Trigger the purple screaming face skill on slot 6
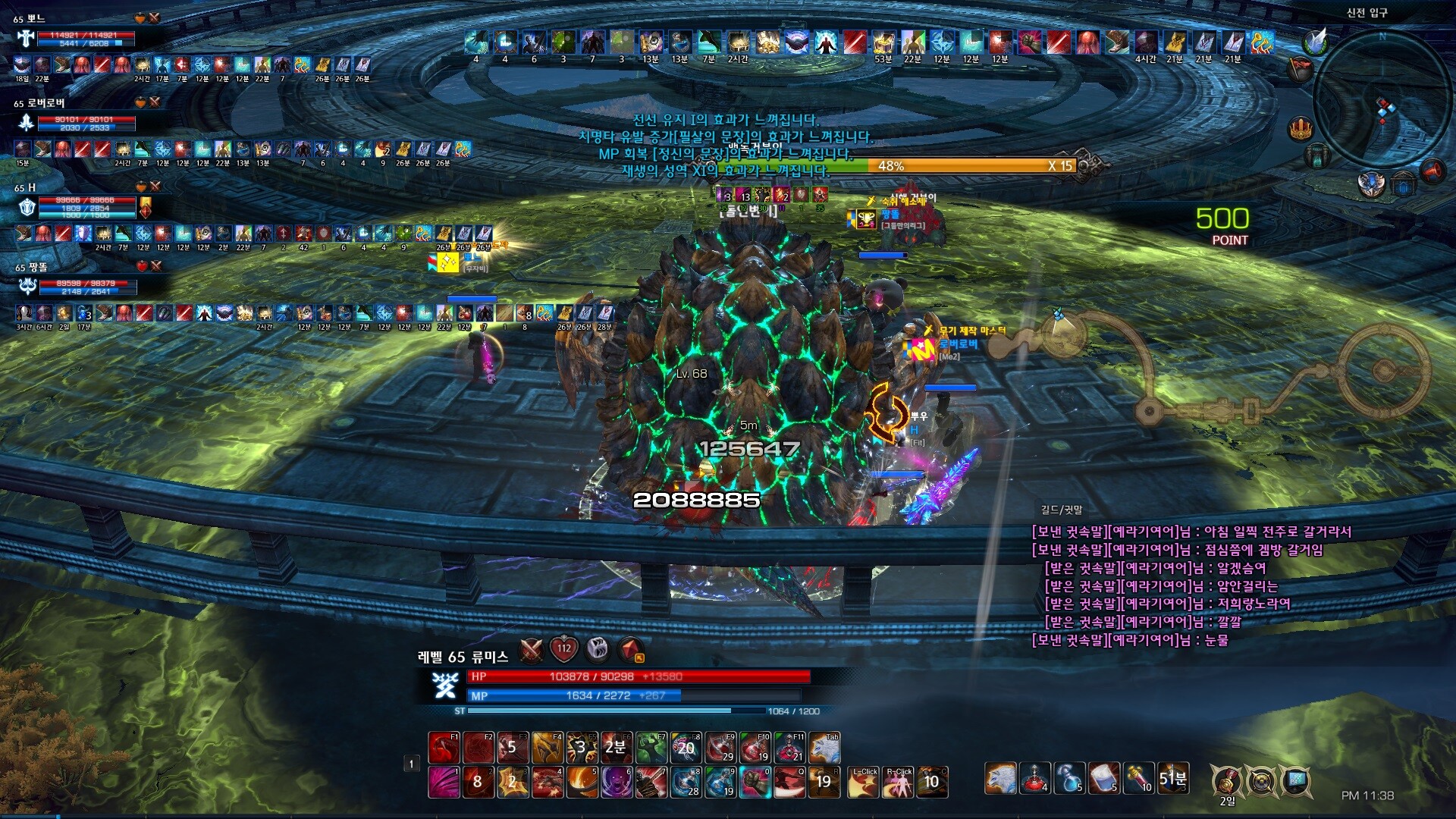Viewport: 1456px width, 819px height. tap(617, 782)
